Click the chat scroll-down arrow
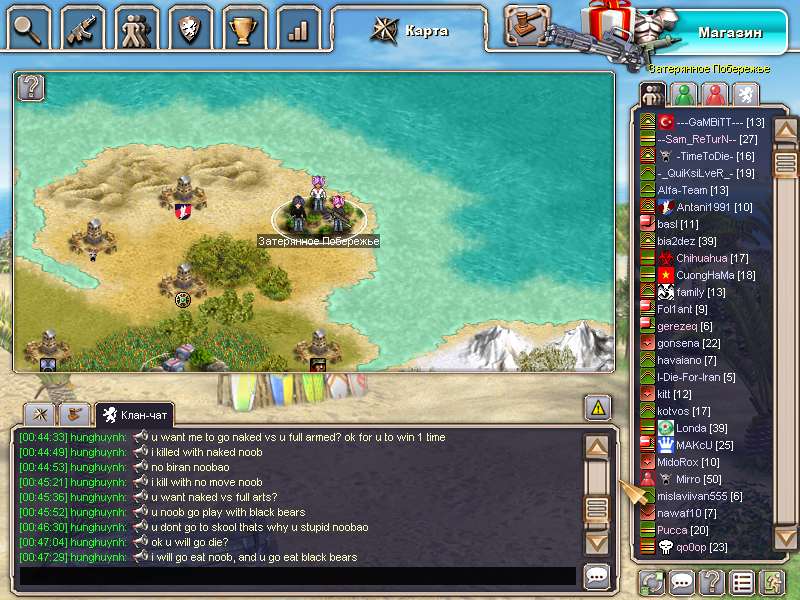The image size is (800, 600). 597,542
